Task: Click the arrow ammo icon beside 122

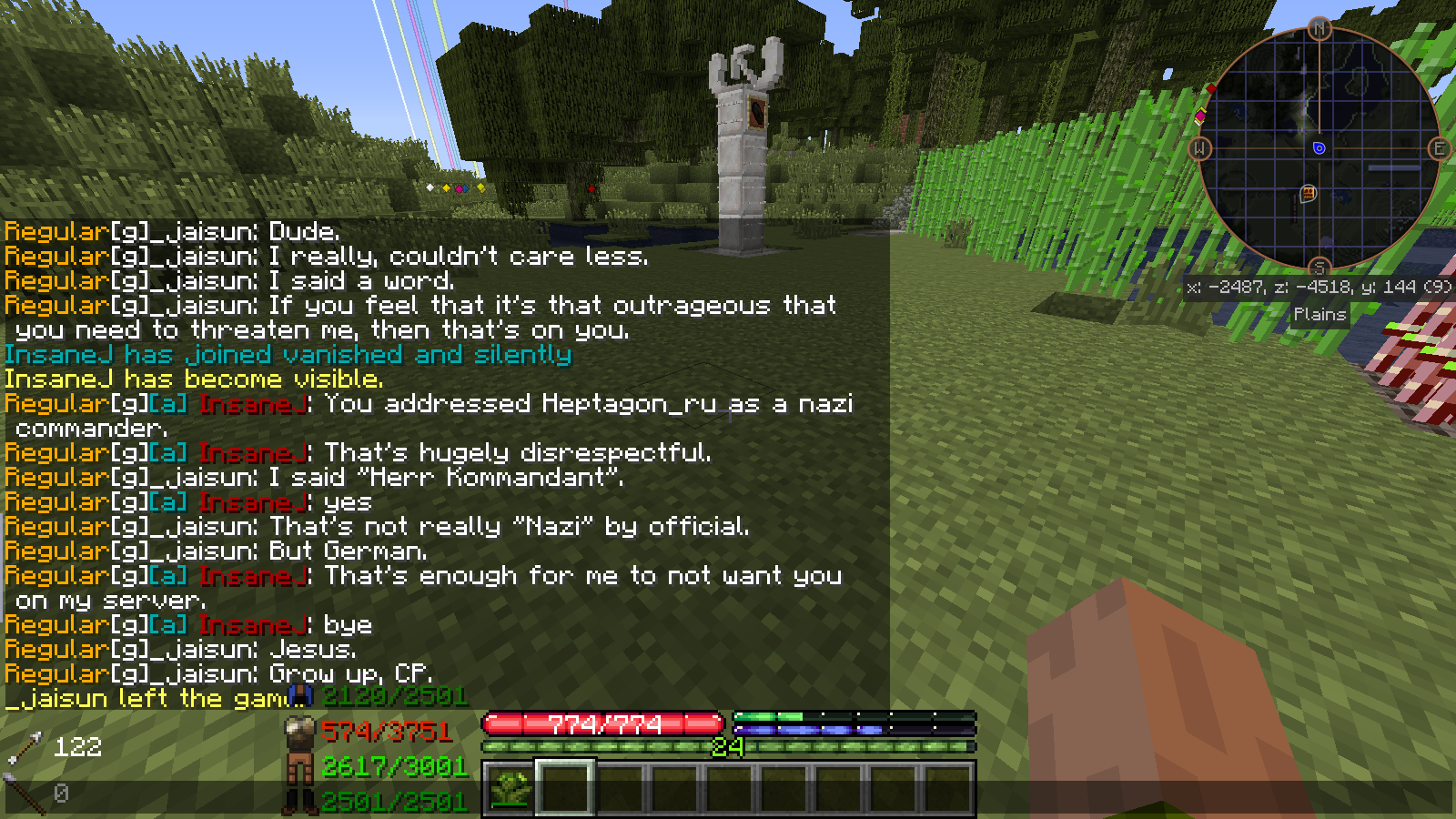Action: (x=25, y=748)
